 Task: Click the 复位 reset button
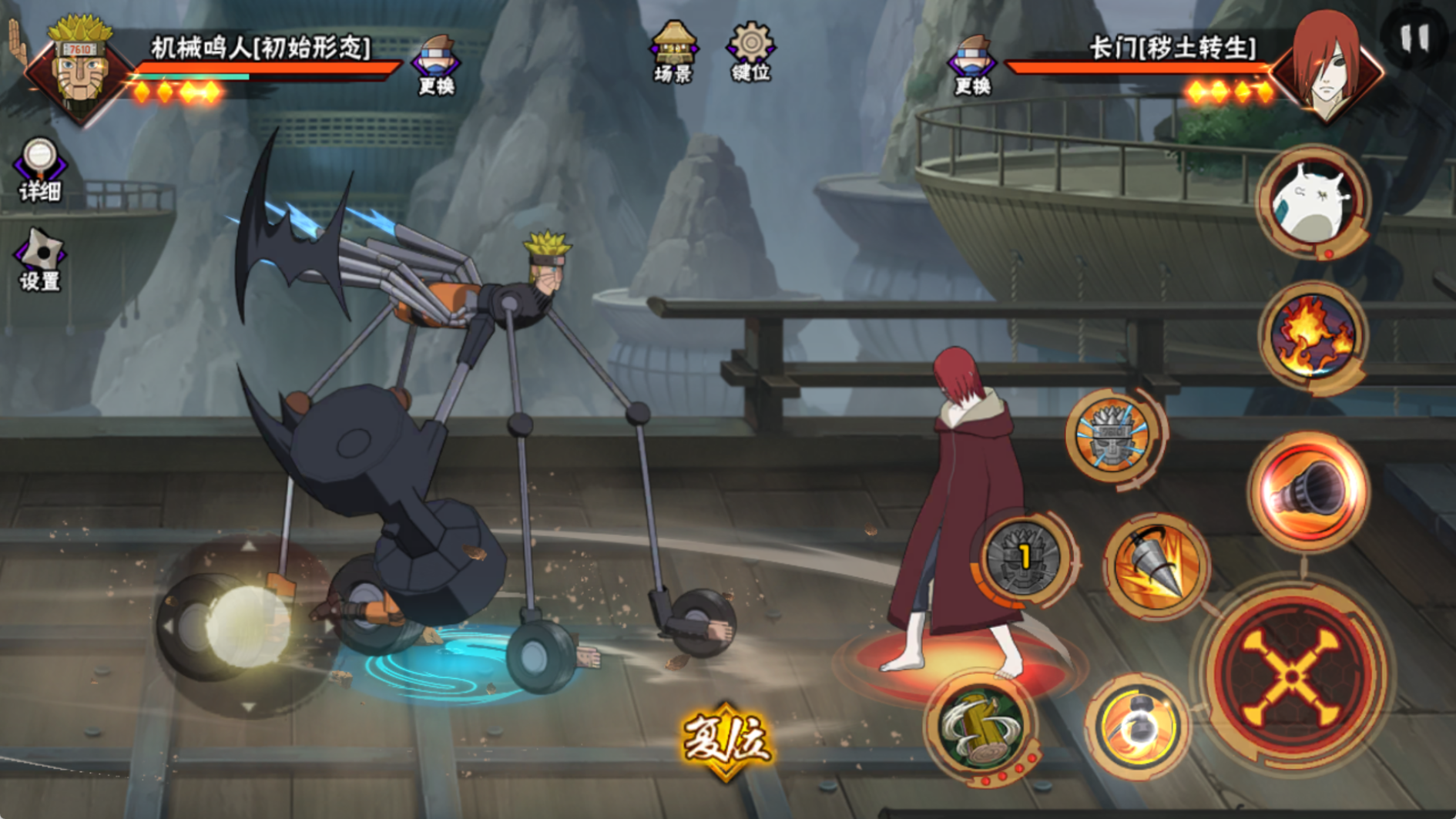[x=725, y=740]
